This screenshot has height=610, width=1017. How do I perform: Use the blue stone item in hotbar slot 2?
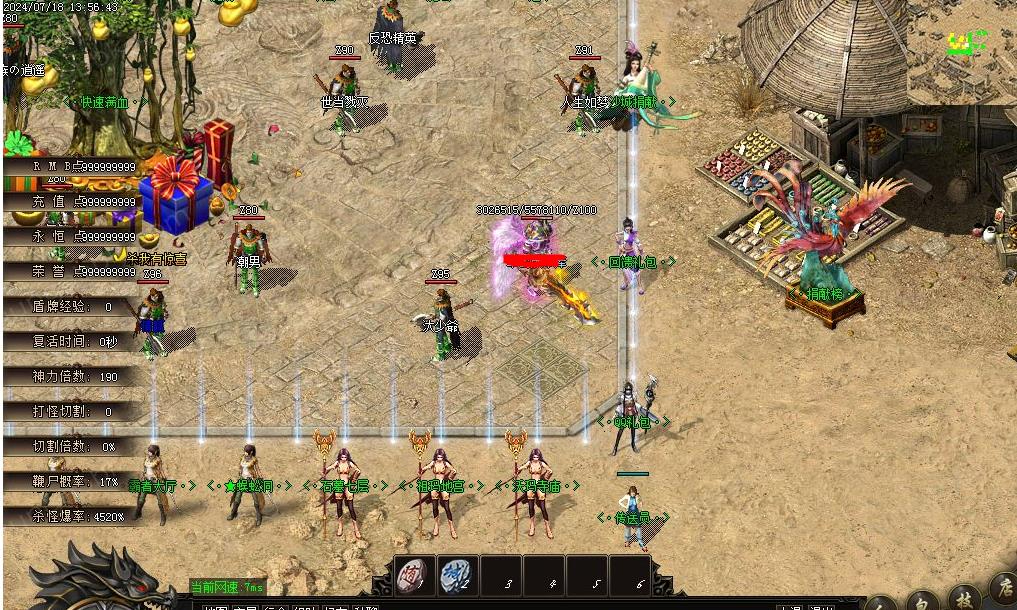click(x=457, y=576)
